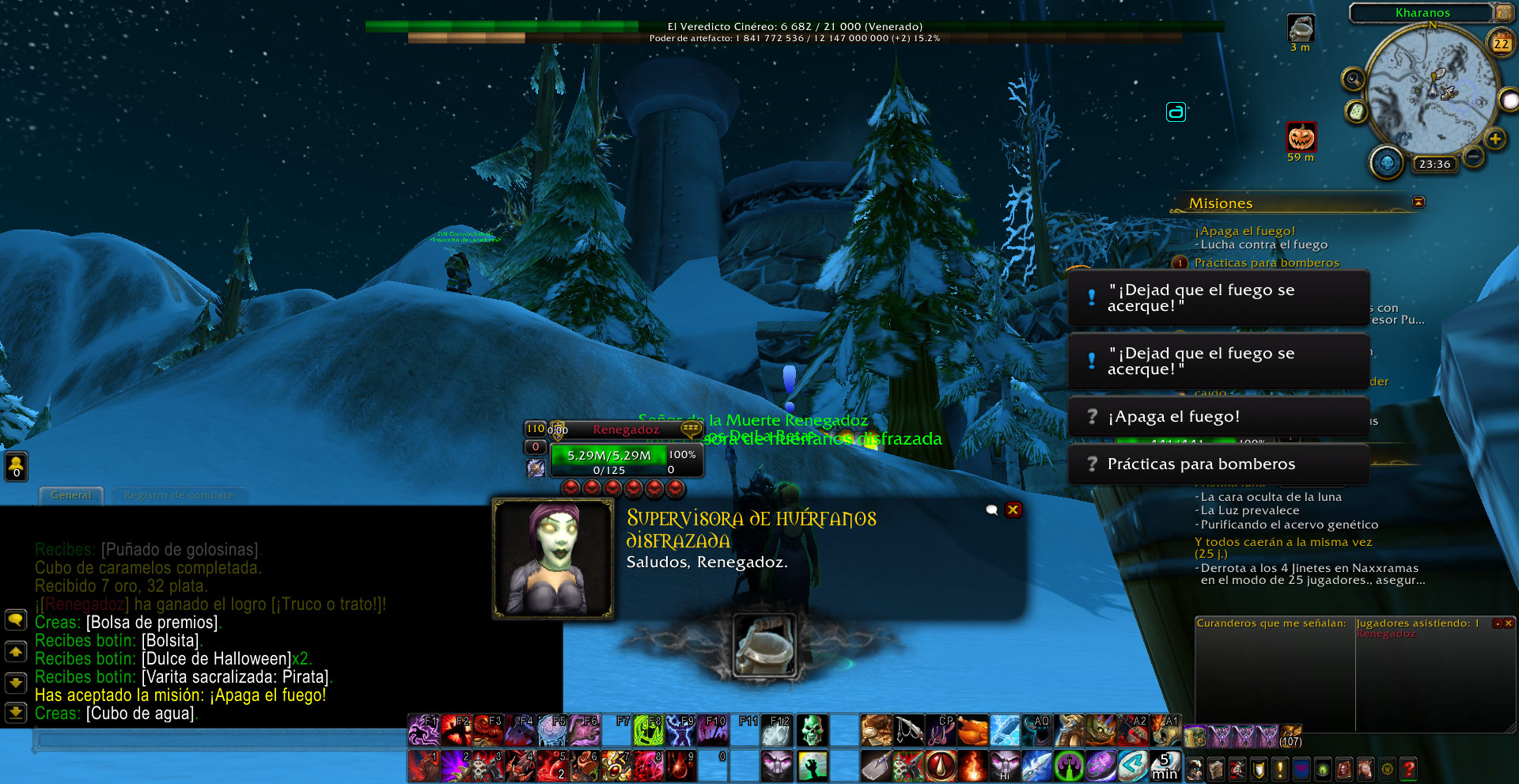Collapse the Misiones quest tracker
The width and height of the screenshot is (1519, 784).
tap(1419, 203)
